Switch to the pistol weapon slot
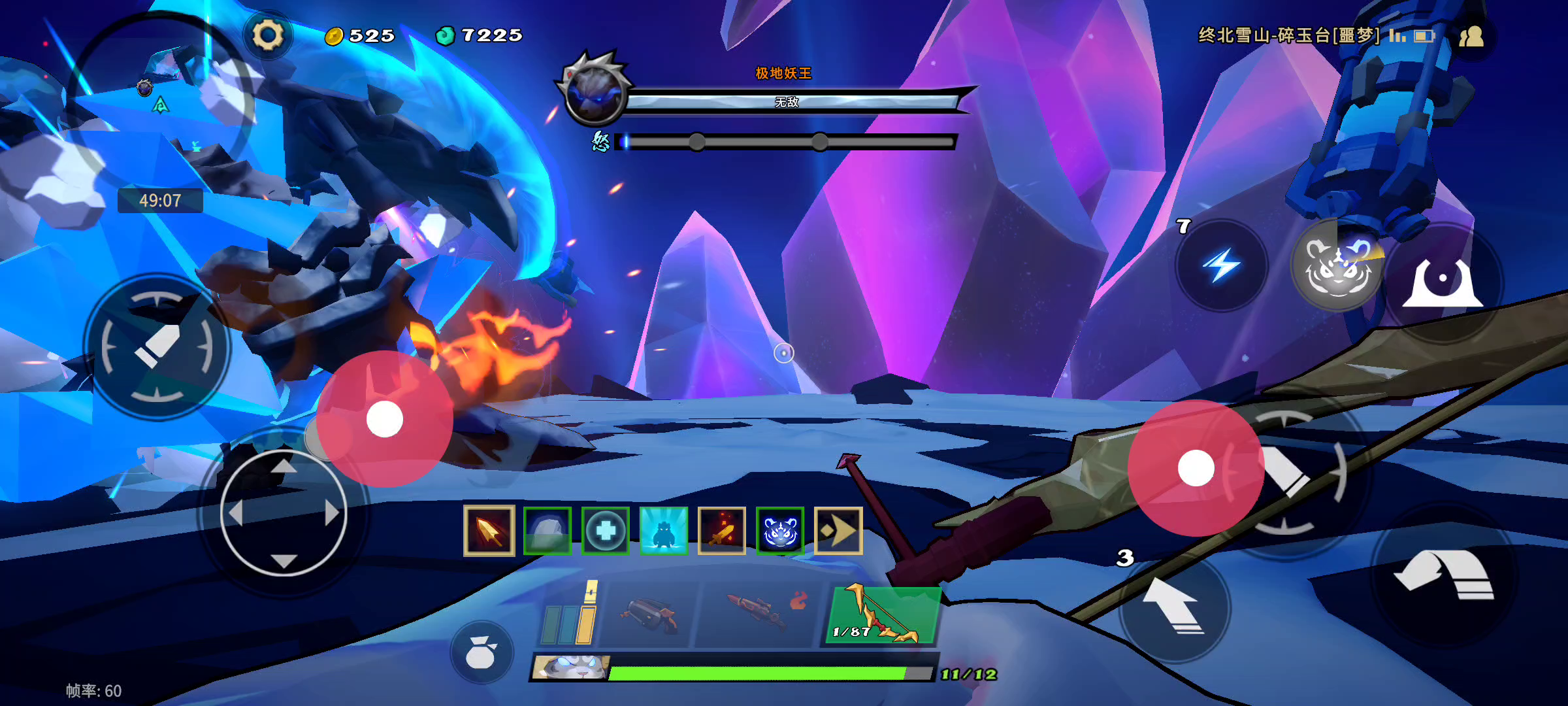The width and height of the screenshot is (1568, 706). tap(648, 616)
